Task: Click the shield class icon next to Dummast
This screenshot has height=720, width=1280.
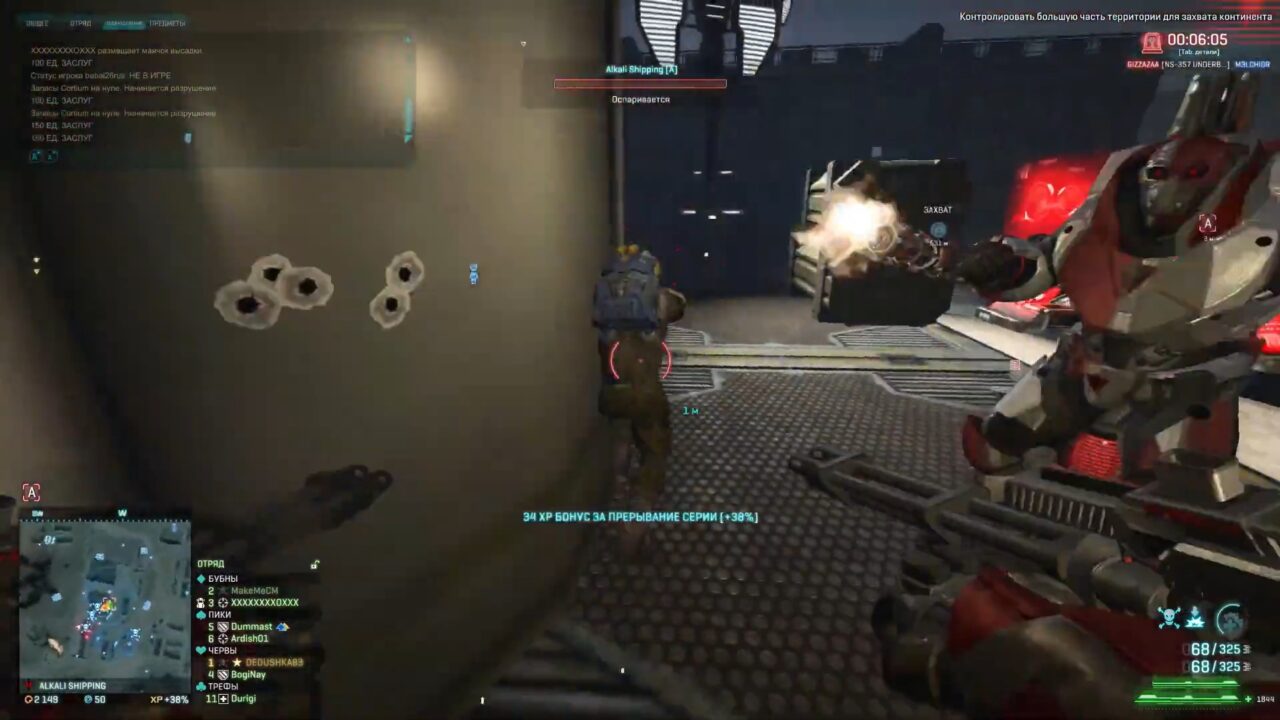Action: coord(223,626)
